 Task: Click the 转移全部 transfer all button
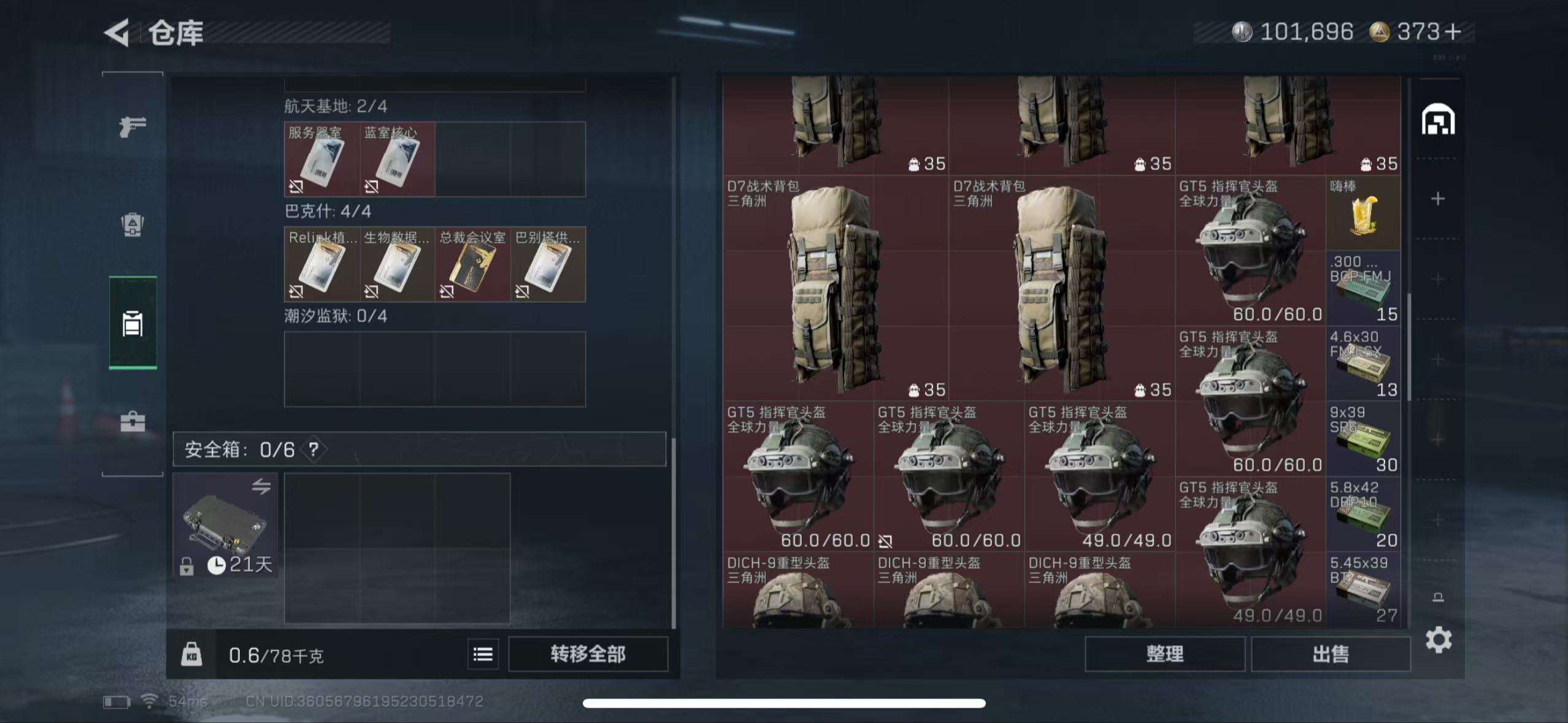(x=588, y=654)
